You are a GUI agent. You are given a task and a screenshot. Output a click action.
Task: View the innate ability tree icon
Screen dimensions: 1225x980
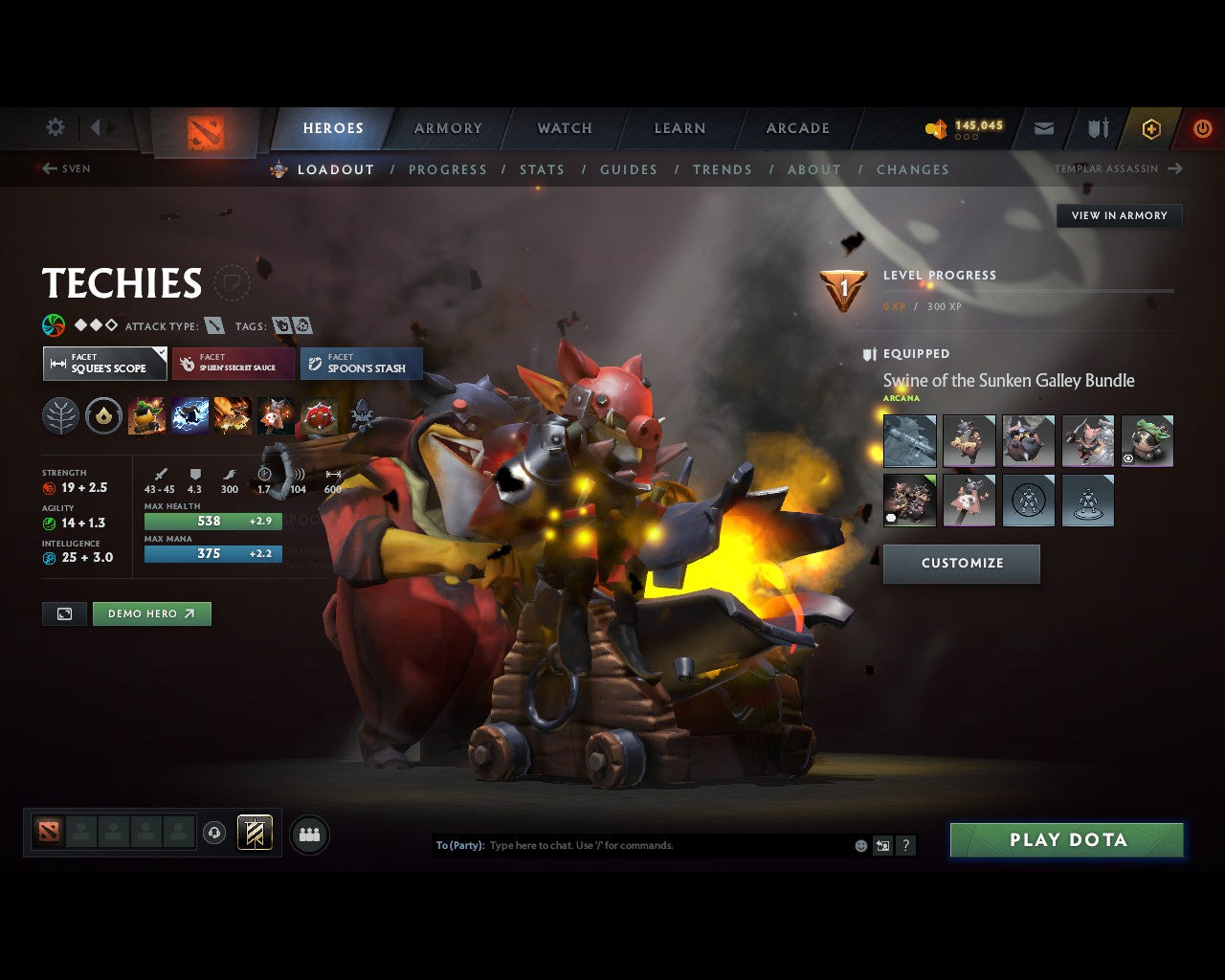(x=60, y=415)
